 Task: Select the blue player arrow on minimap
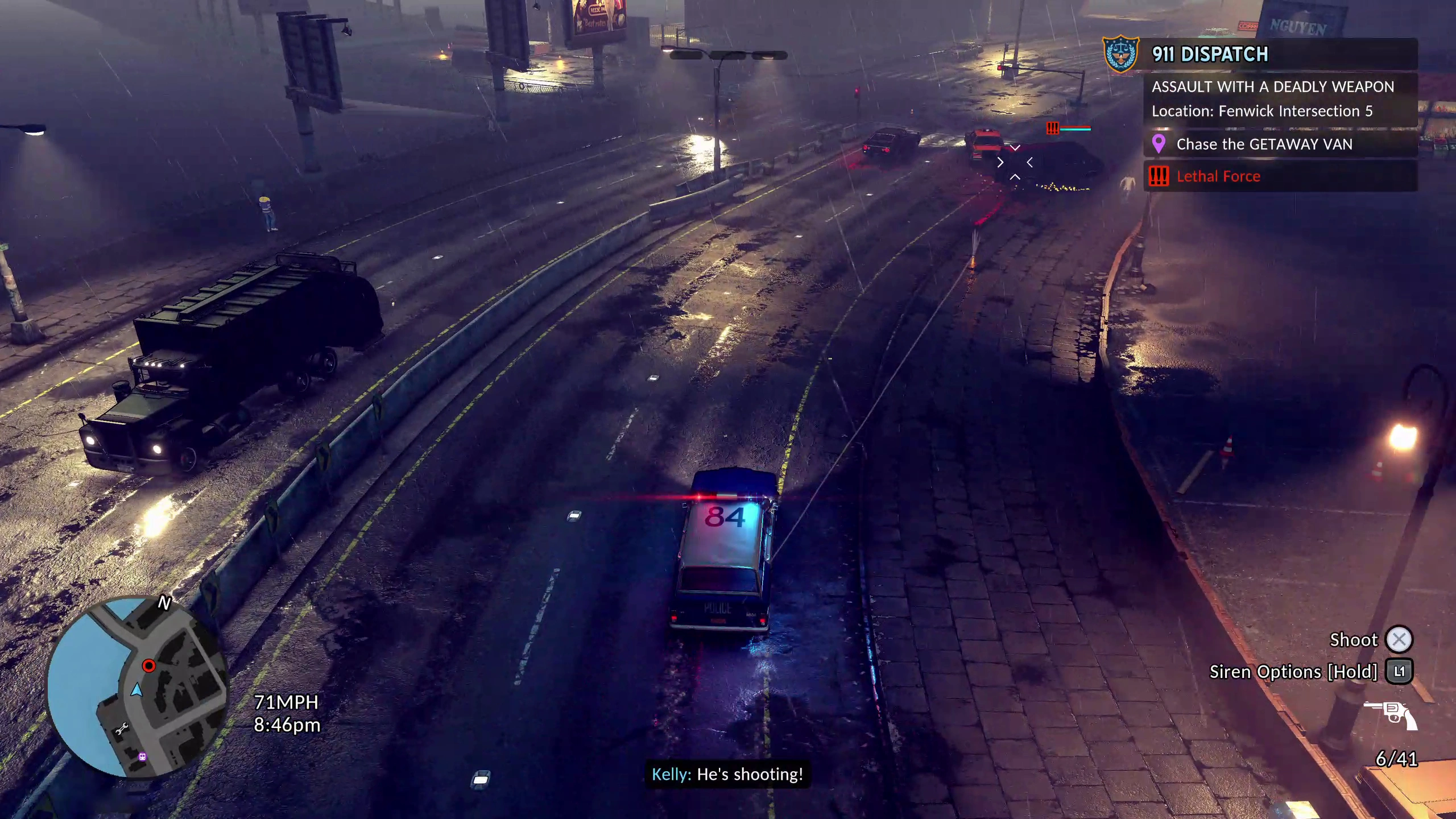click(136, 690)
